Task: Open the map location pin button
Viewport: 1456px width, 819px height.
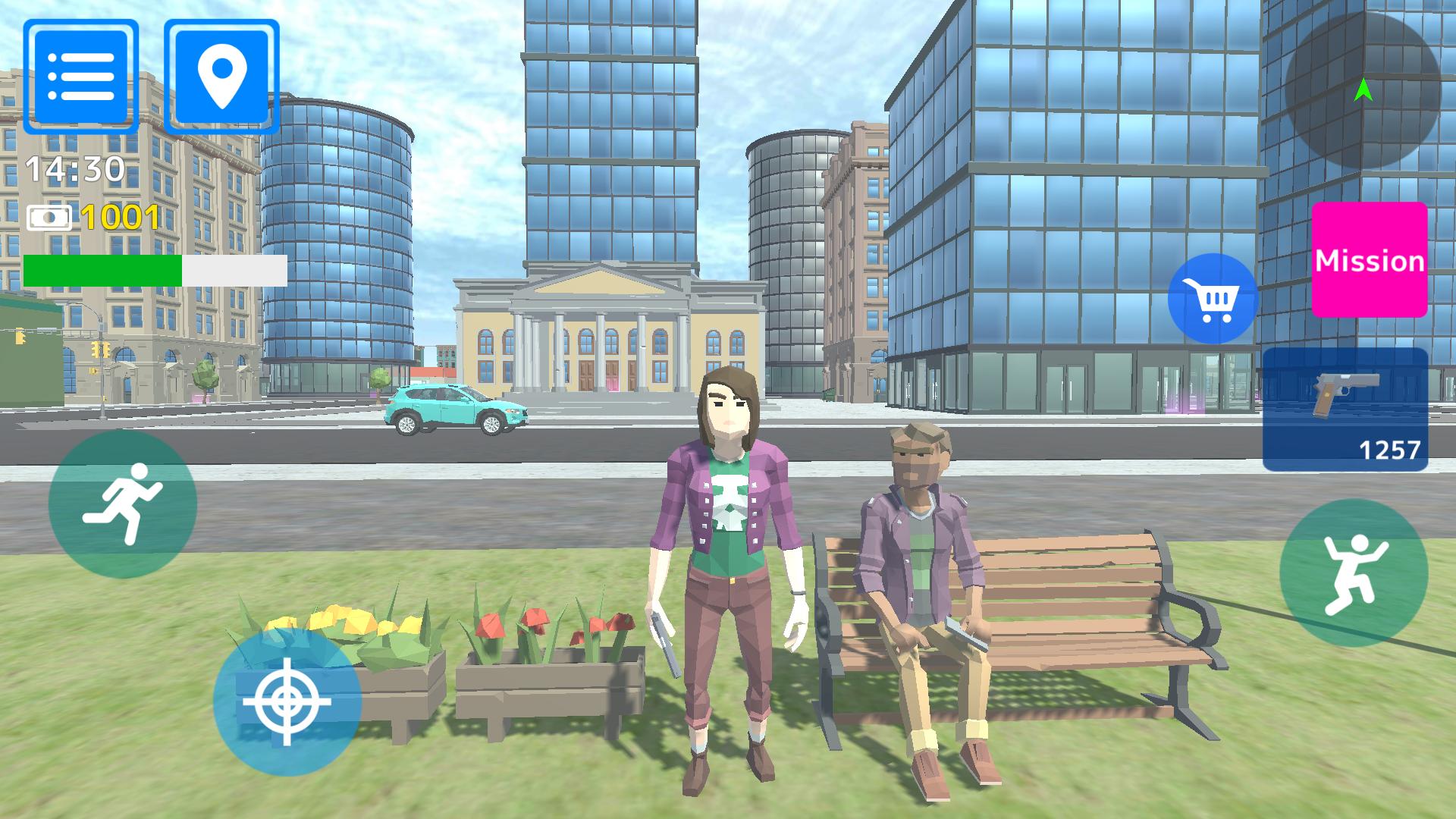Action: (221, 76)
